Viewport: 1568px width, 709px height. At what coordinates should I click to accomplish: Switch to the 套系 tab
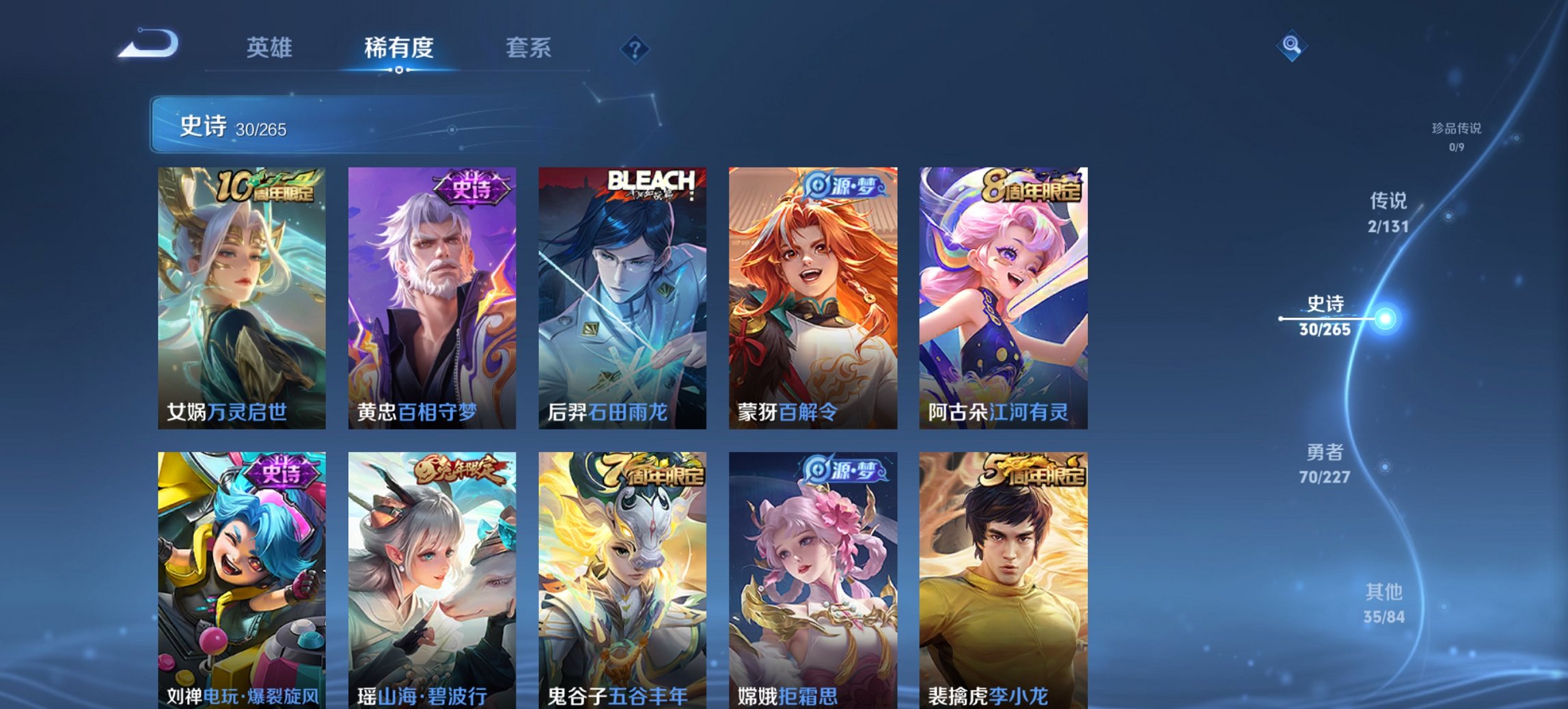[x=529, y=48]
